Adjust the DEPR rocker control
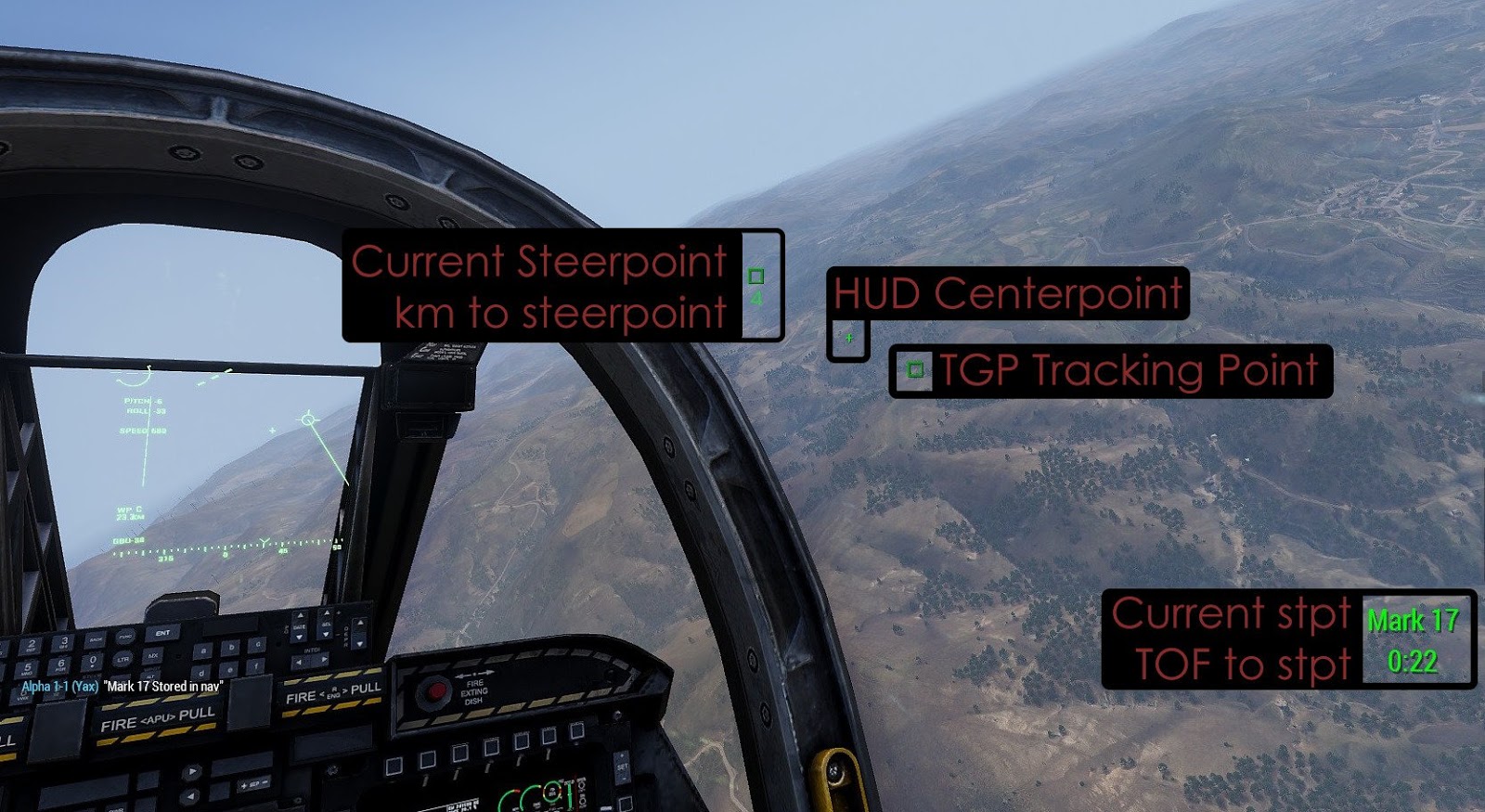This screenshot has width=1485, height=812. pos(358,631)
